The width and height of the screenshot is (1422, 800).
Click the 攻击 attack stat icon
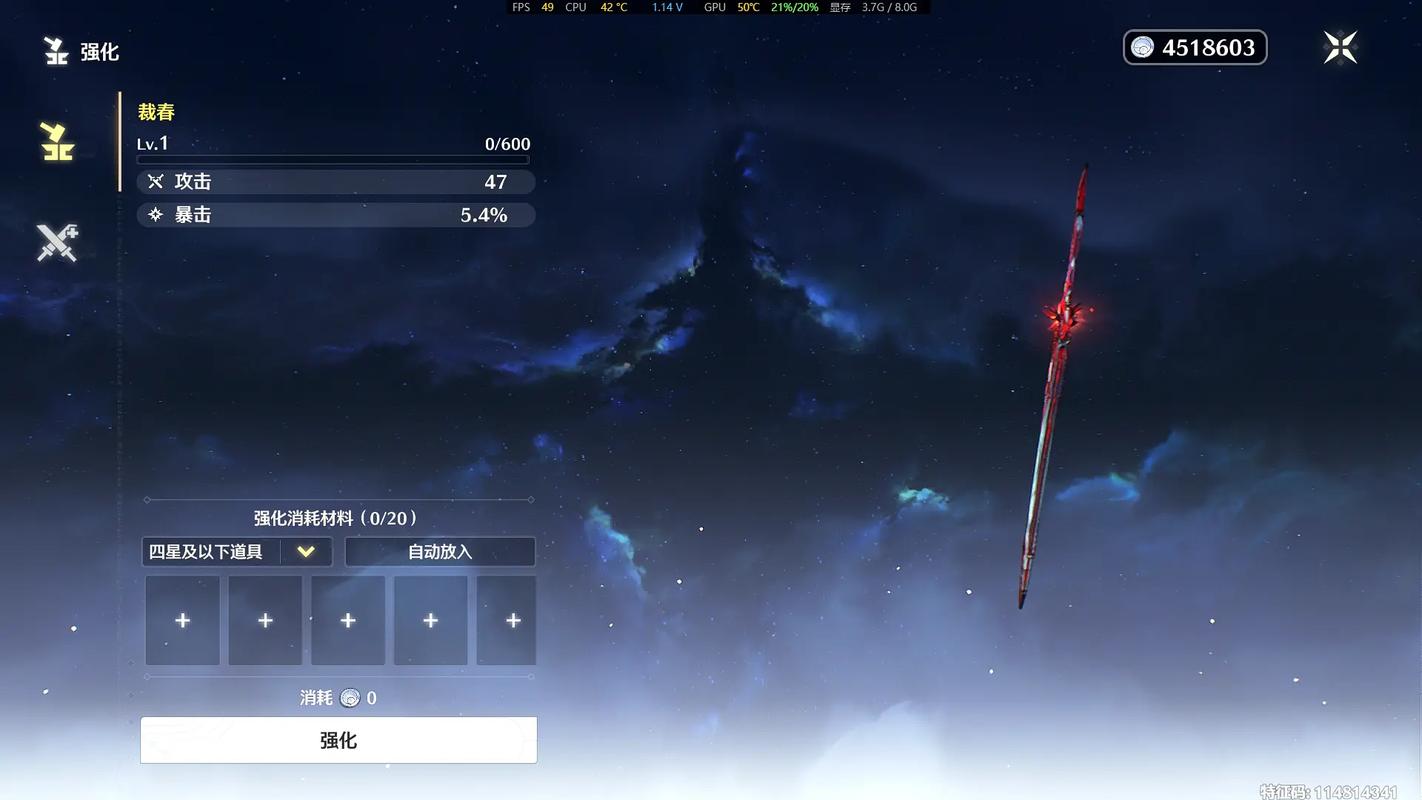(x=157, y=181)
